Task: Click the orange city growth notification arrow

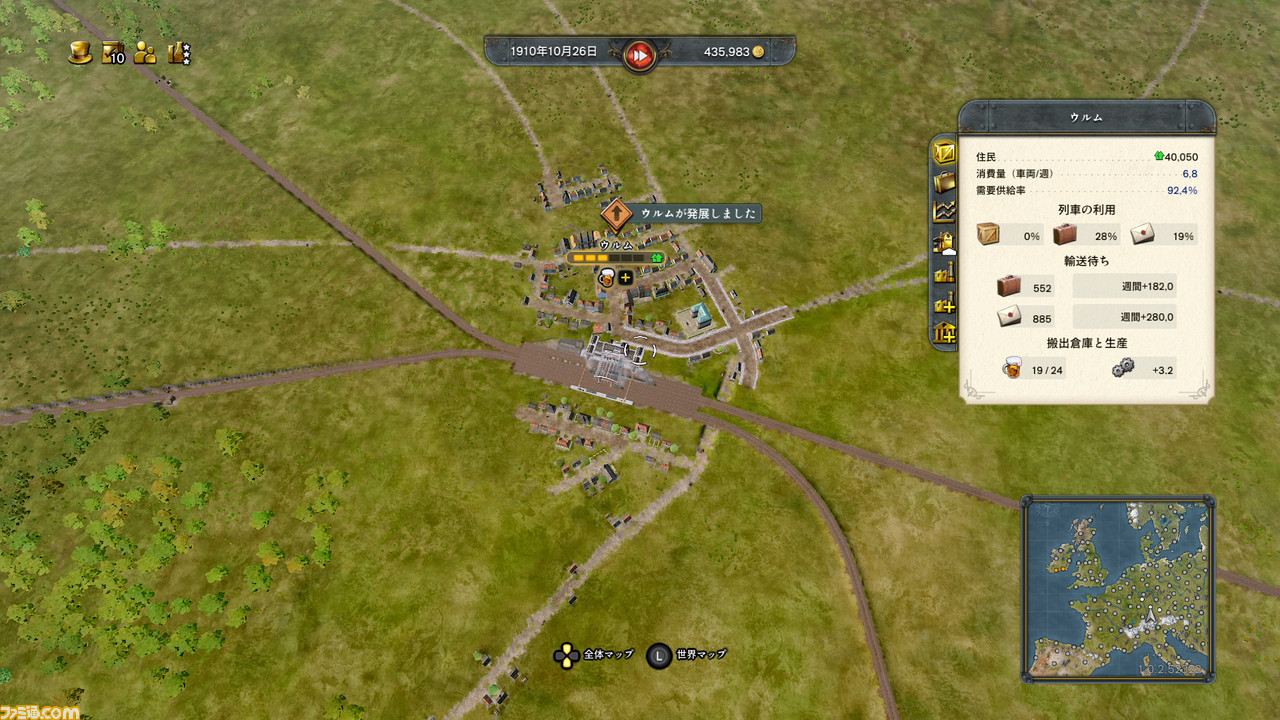Action: click(618, 213)
